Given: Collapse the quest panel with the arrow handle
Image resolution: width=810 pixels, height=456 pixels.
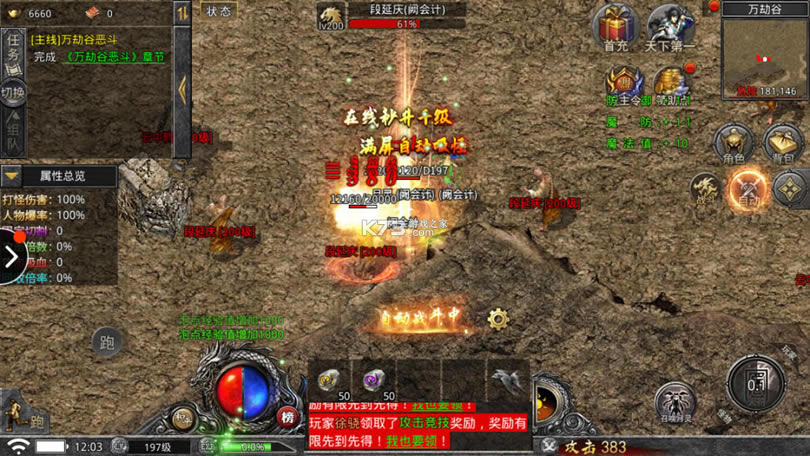Looking at the screenshot, I should coord(182,88).
